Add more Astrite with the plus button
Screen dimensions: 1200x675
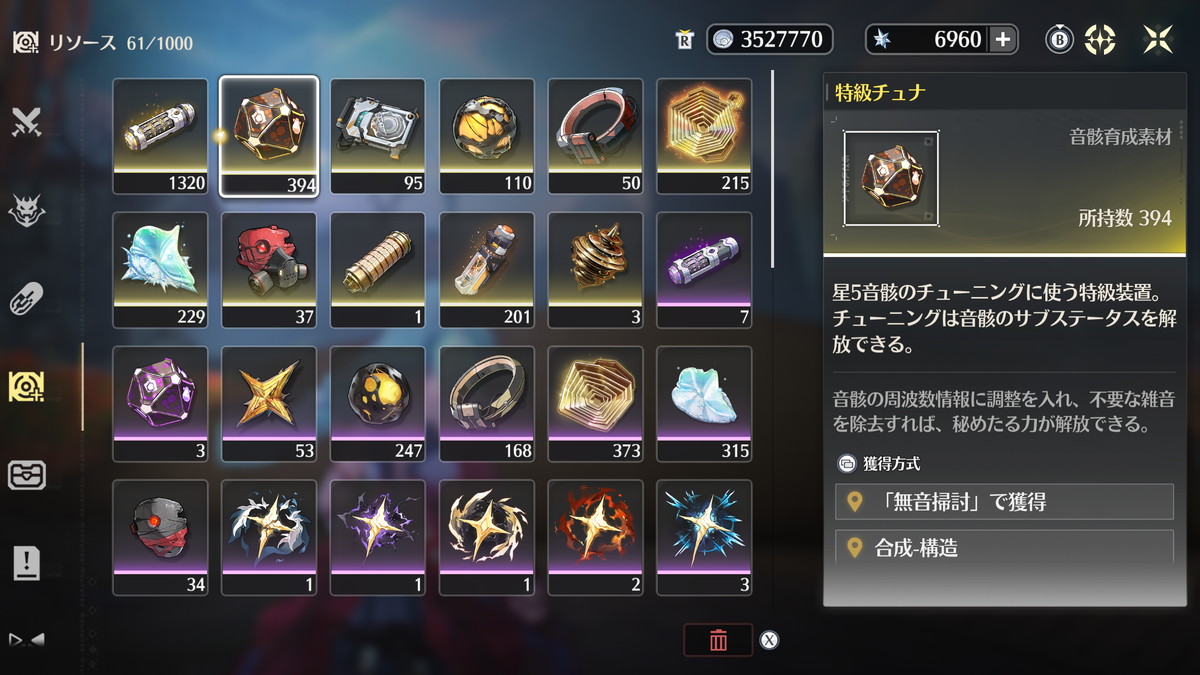(1002, 39)
